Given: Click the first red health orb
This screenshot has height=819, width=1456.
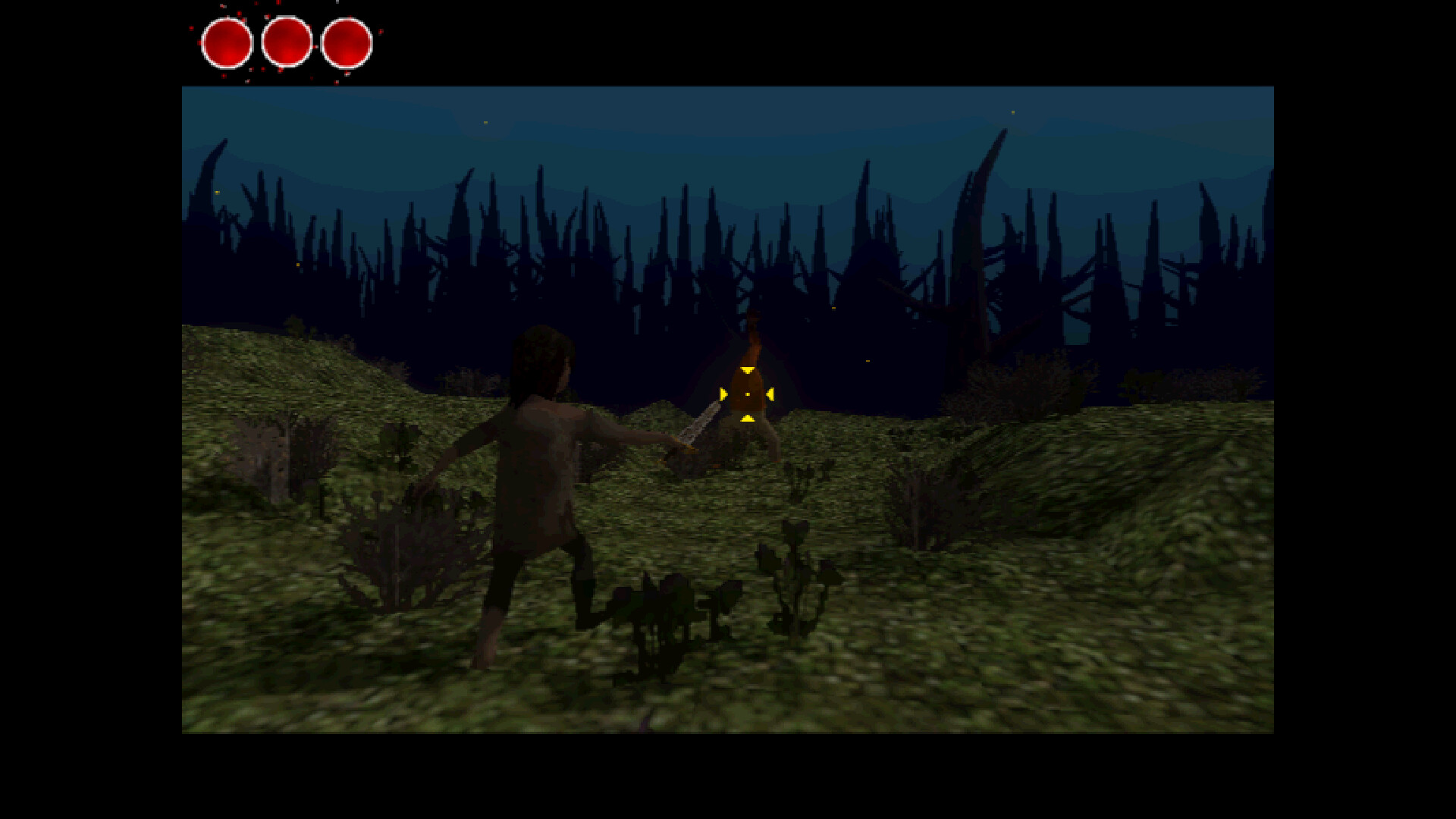Looking at the screenshot, I should (x=226, y=42).
